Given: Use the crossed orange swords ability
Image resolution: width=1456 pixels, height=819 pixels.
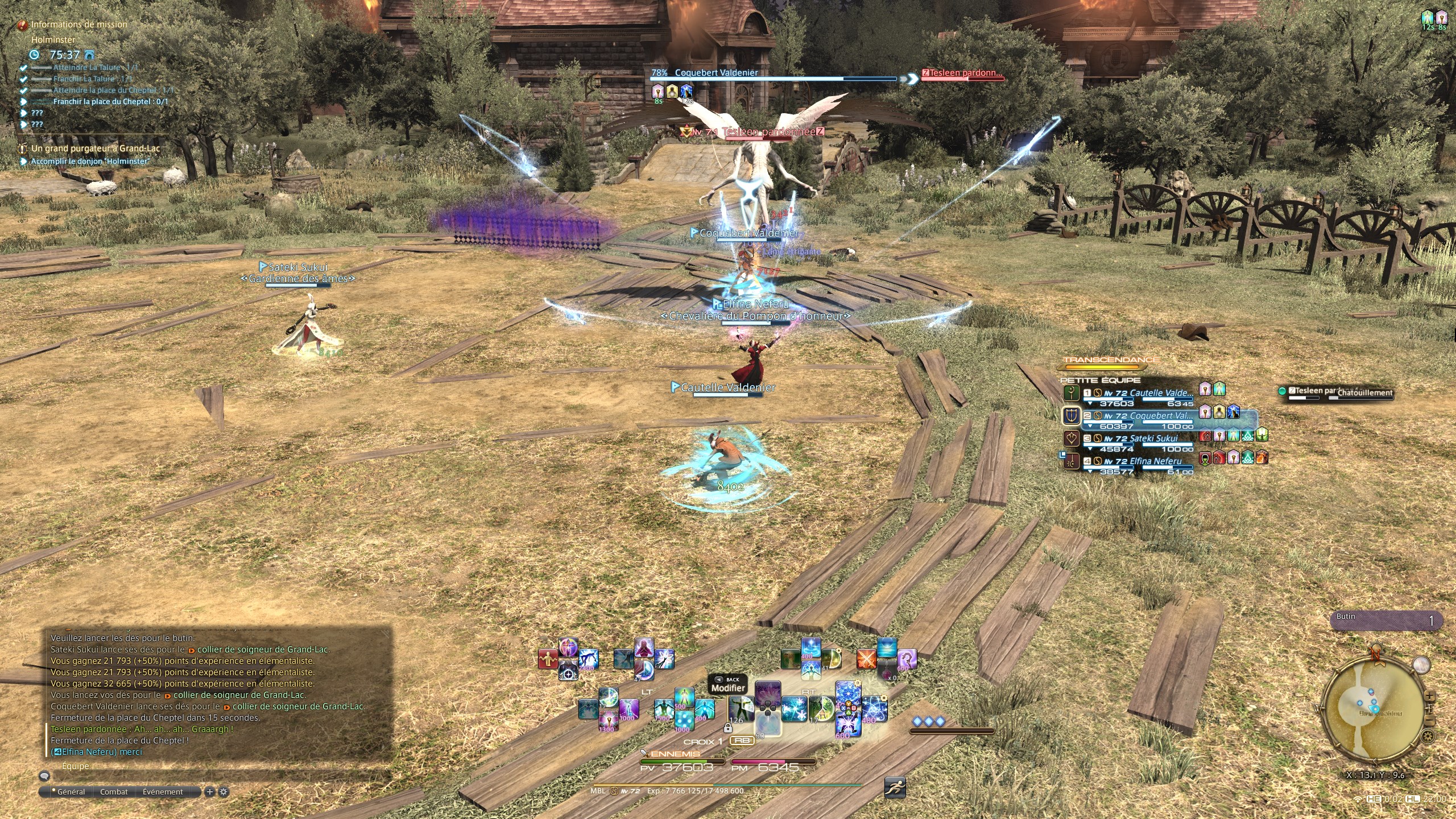Looking at the screenshot, I should click(x=866, y=659).
